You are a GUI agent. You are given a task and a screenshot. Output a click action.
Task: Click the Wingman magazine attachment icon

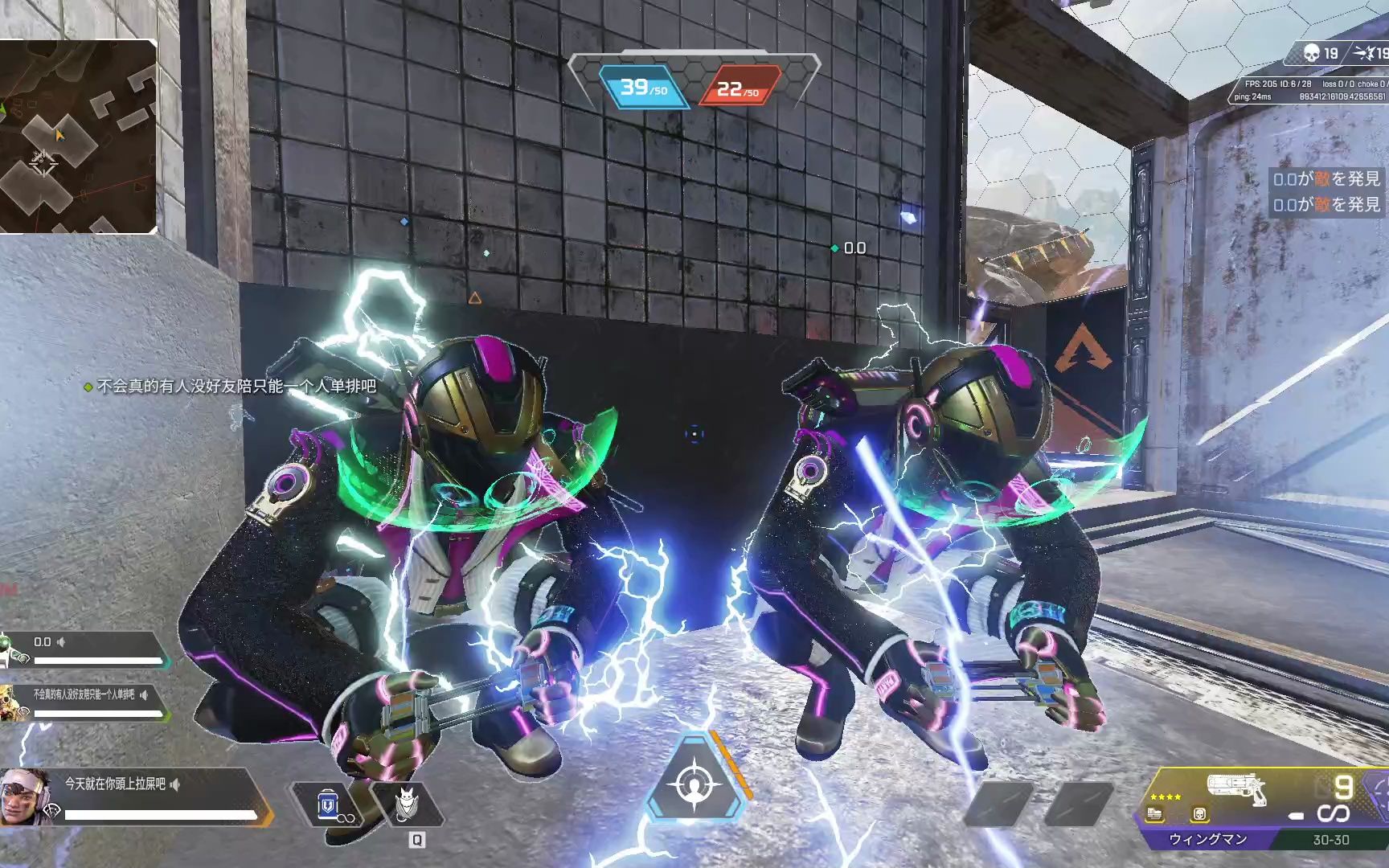[x=1155, y=814]
